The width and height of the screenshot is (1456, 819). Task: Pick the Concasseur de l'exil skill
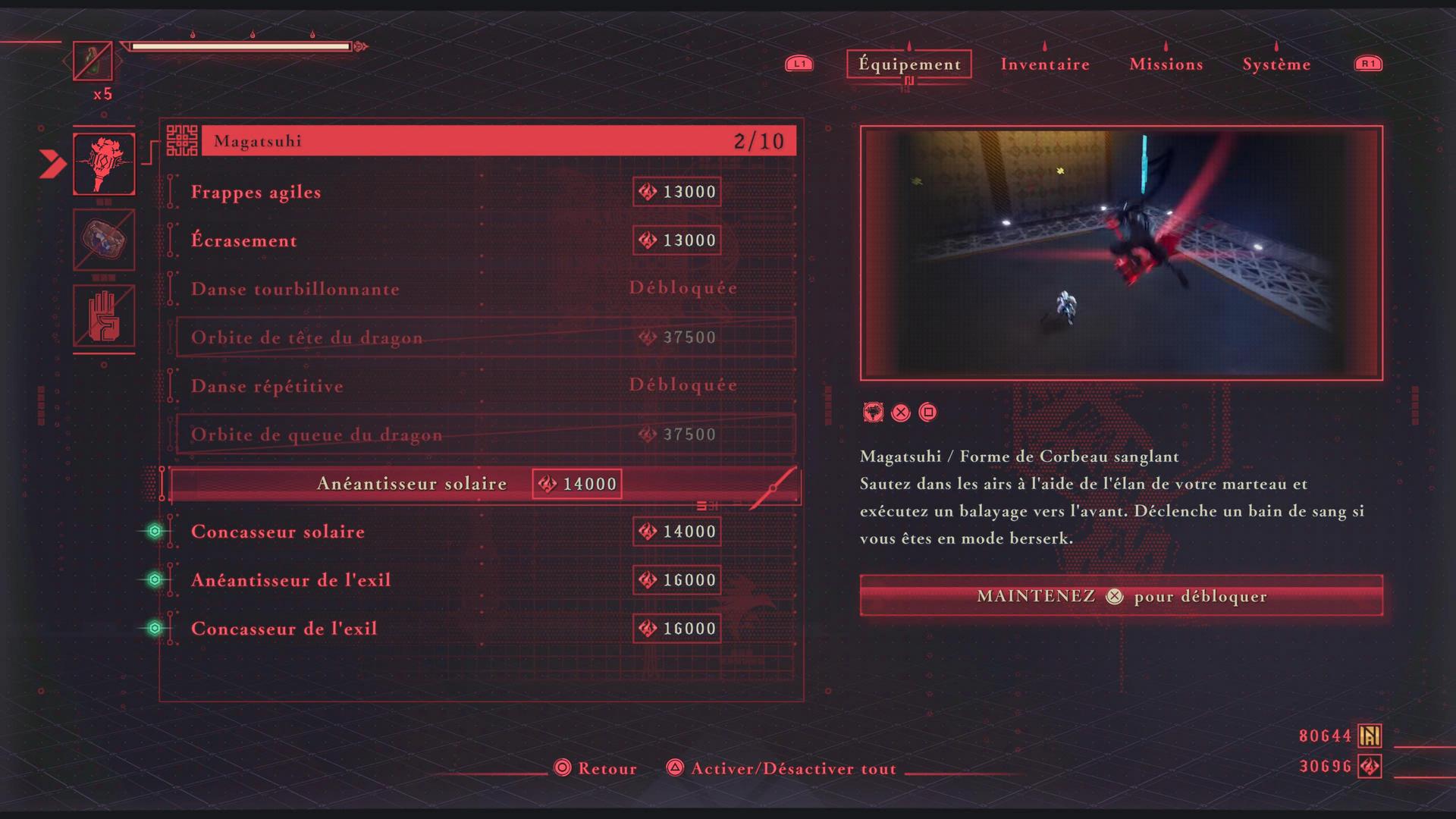coord(284,629)
